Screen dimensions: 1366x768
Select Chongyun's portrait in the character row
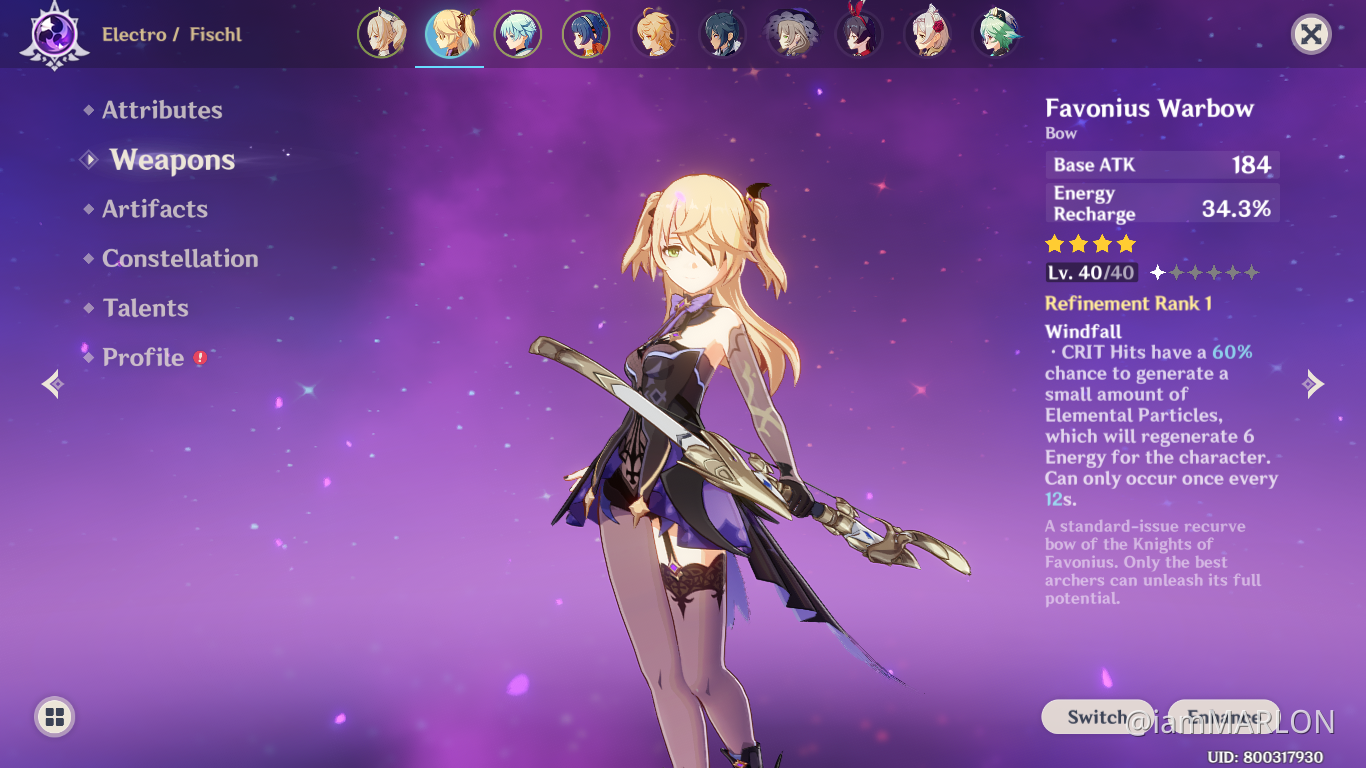(x=518, y=33)
